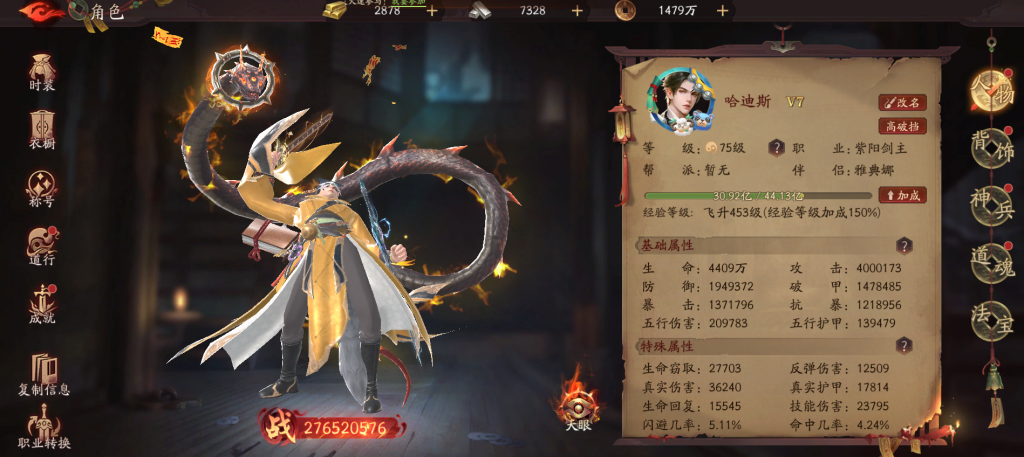View the 成就 achievements
1024x457 pixels.
[x=42, y=304]
